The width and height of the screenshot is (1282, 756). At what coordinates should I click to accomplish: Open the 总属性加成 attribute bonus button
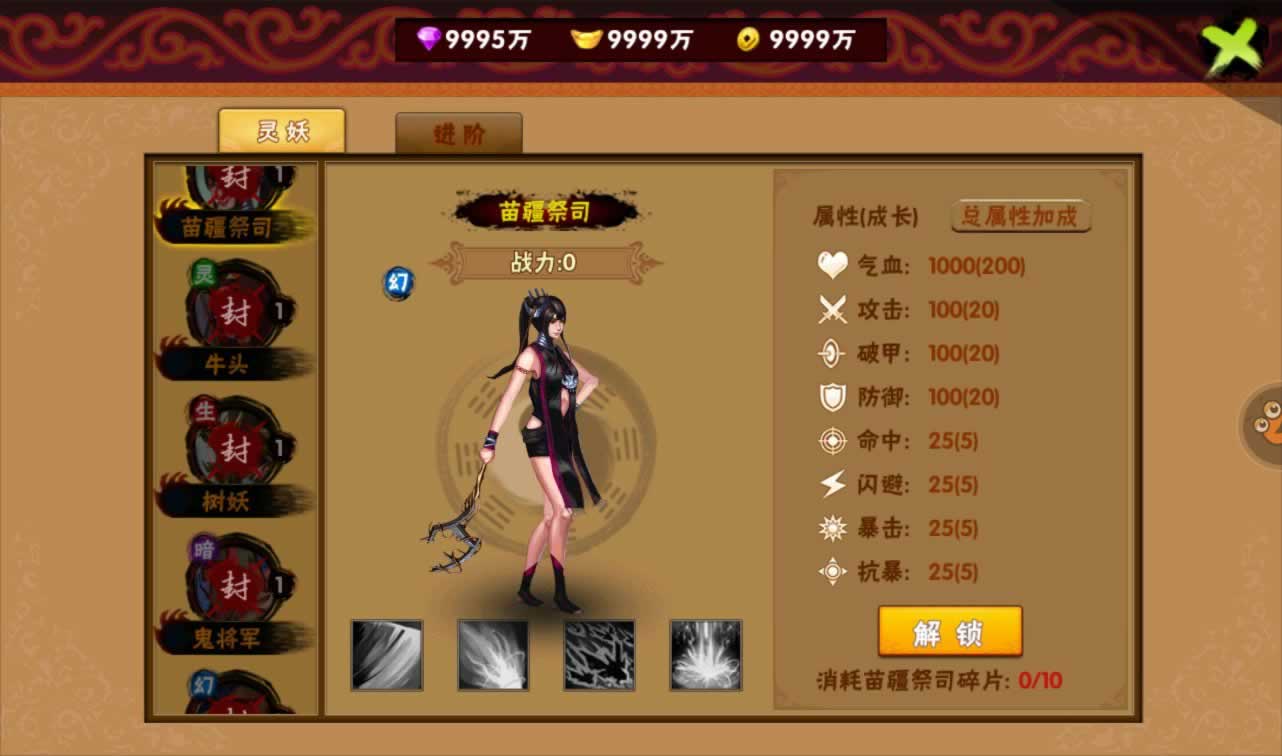1020,216
